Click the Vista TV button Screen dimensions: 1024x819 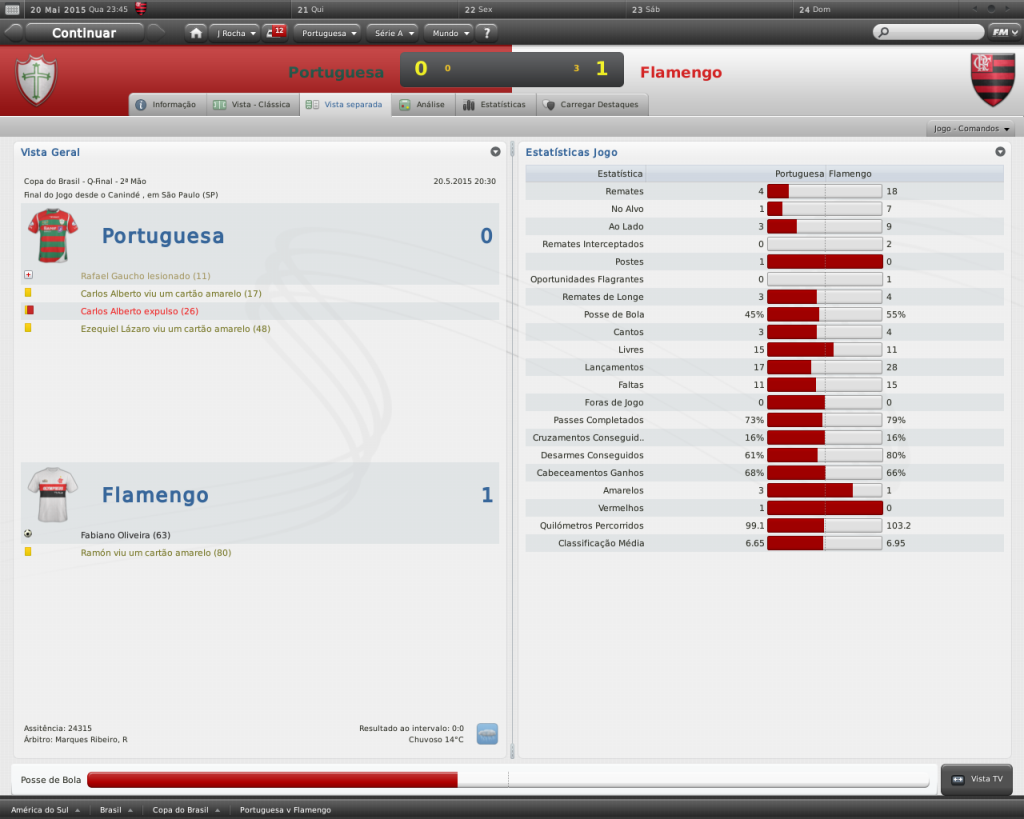click(x=978, y=779)
